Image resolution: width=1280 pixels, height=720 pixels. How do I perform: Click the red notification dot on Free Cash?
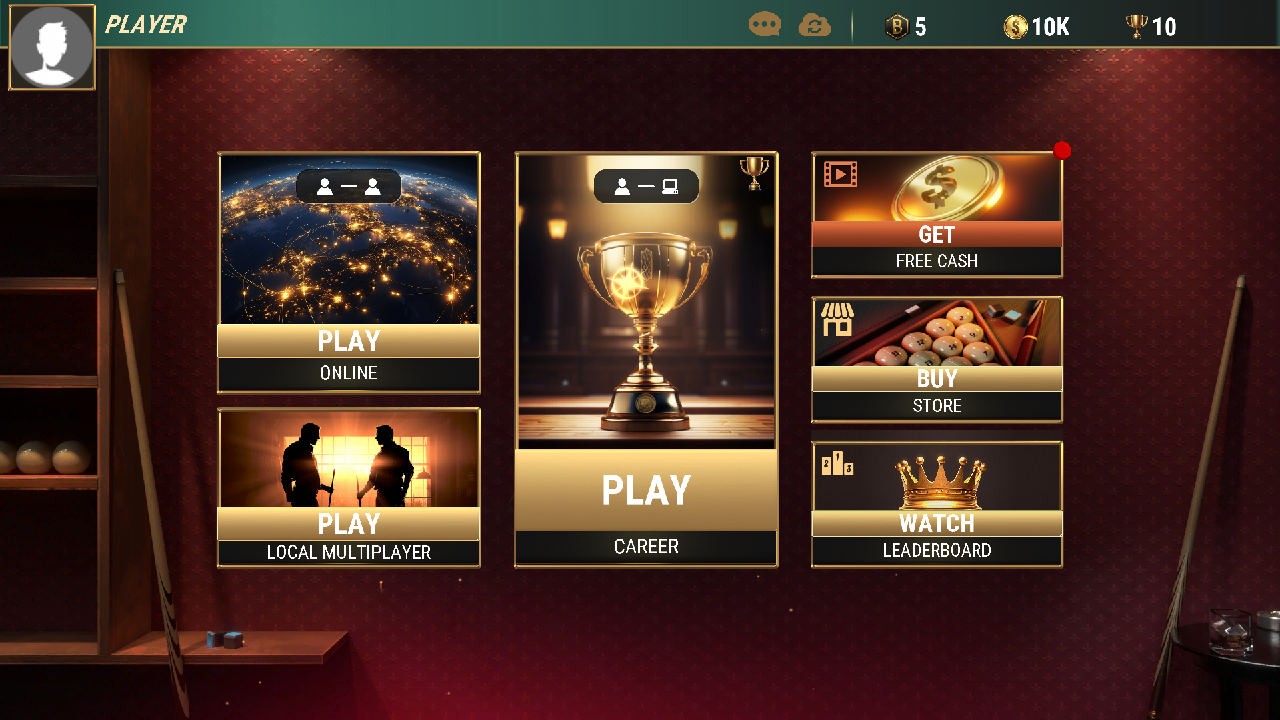click(x=1062, y=150)
